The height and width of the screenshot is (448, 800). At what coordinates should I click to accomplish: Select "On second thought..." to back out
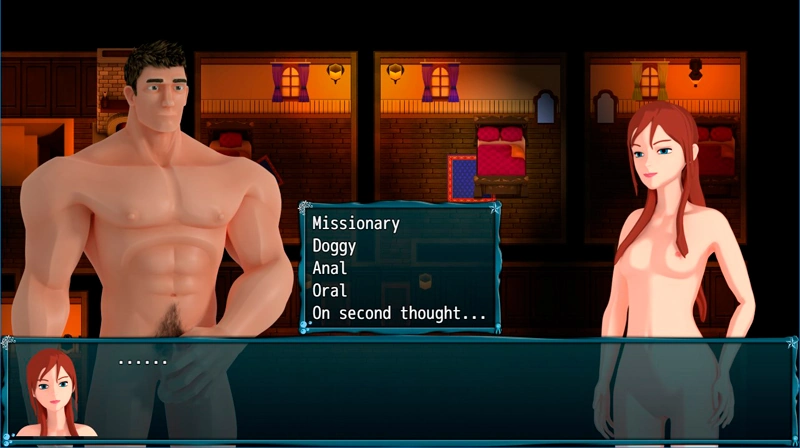click(399, 313)
